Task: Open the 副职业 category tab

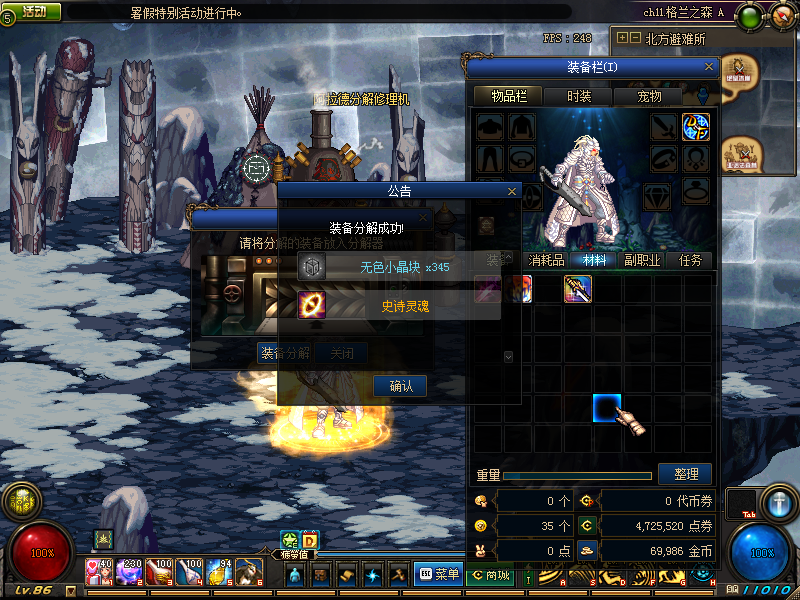Action: point(642,260)
